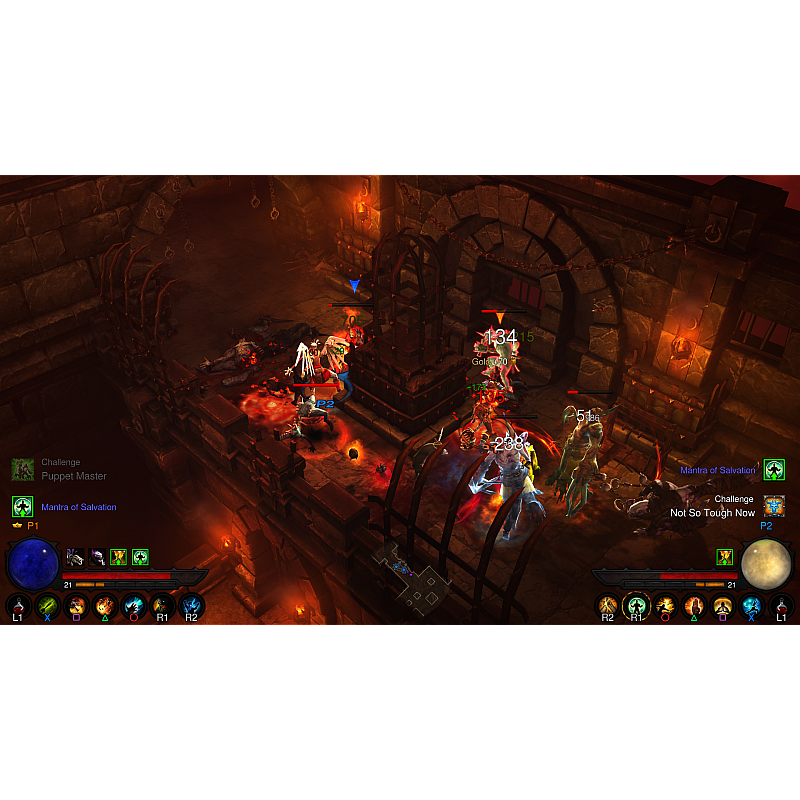Click the green buff icon beside P2's orb
This screenshot has width=800, height=800.
(725, 557)
